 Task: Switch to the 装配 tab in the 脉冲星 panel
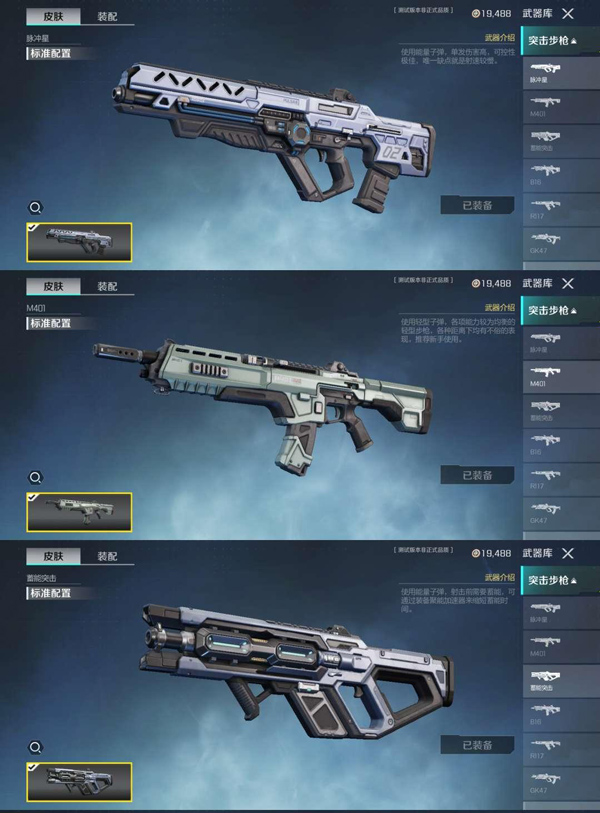(107, 17)
